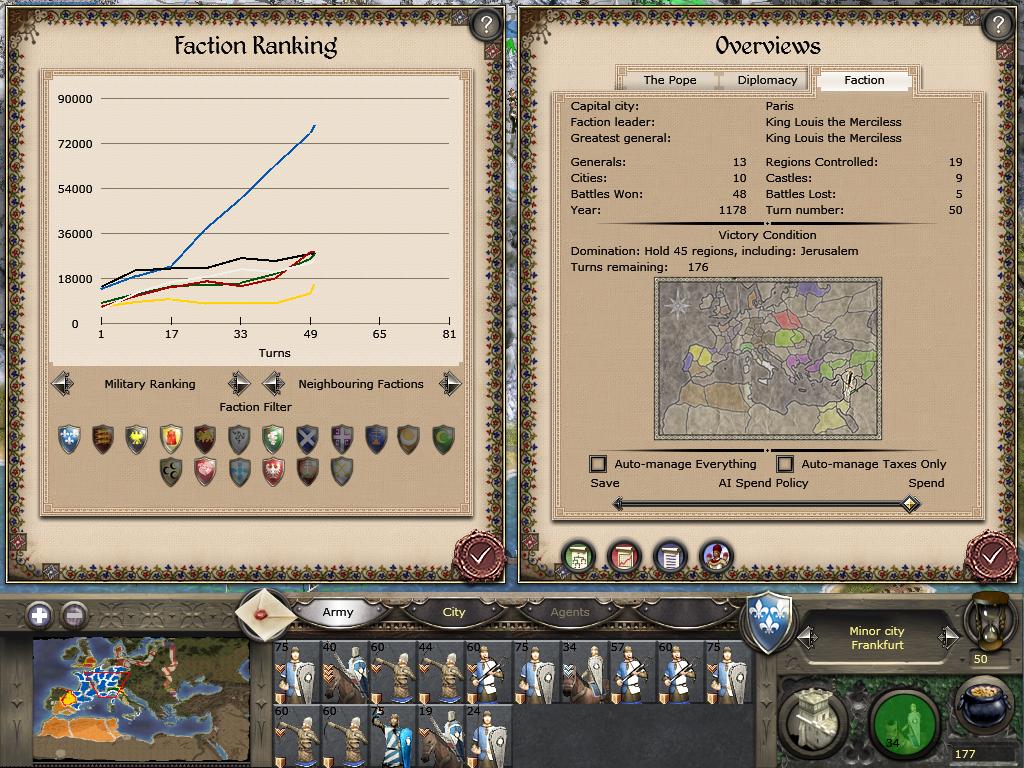The image size is (1024, 768).
Task: Dismiss the Faction Ranking panel via checkmark seal
Action: click(479, 554)
